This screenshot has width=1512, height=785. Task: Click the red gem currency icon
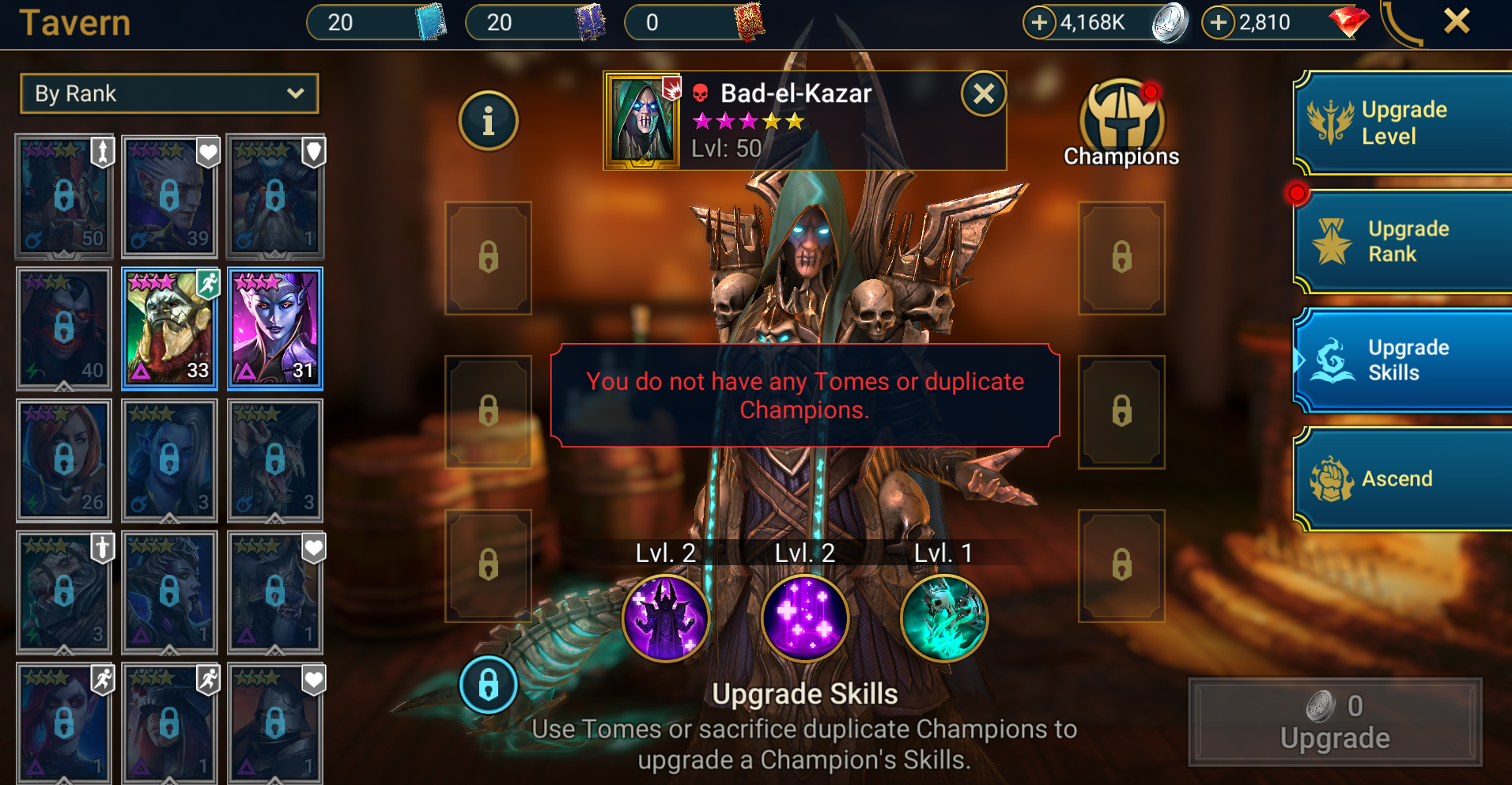click(1348, 22)
